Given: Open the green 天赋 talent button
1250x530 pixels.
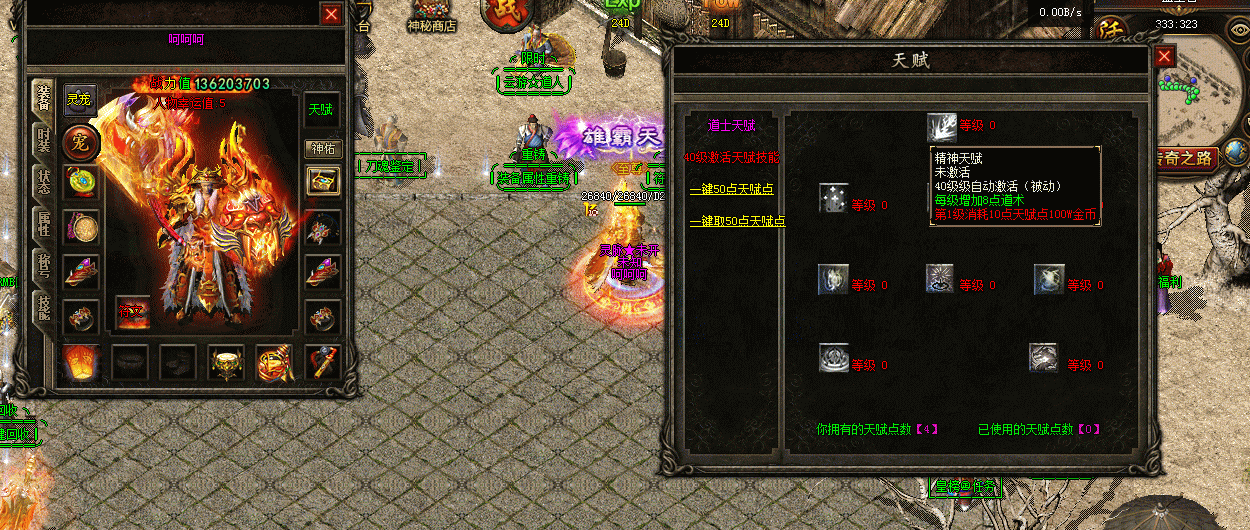Looking at the screenshot, I should coord(321,109).
